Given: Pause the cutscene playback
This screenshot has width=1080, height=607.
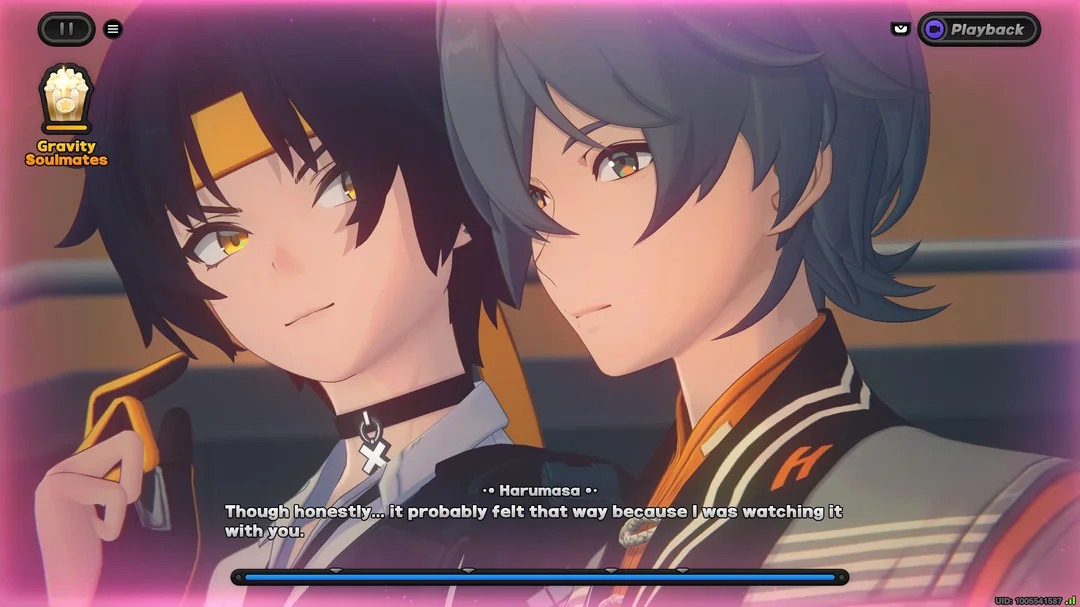Looking at the screenshot, I should (x=66, y=29).
